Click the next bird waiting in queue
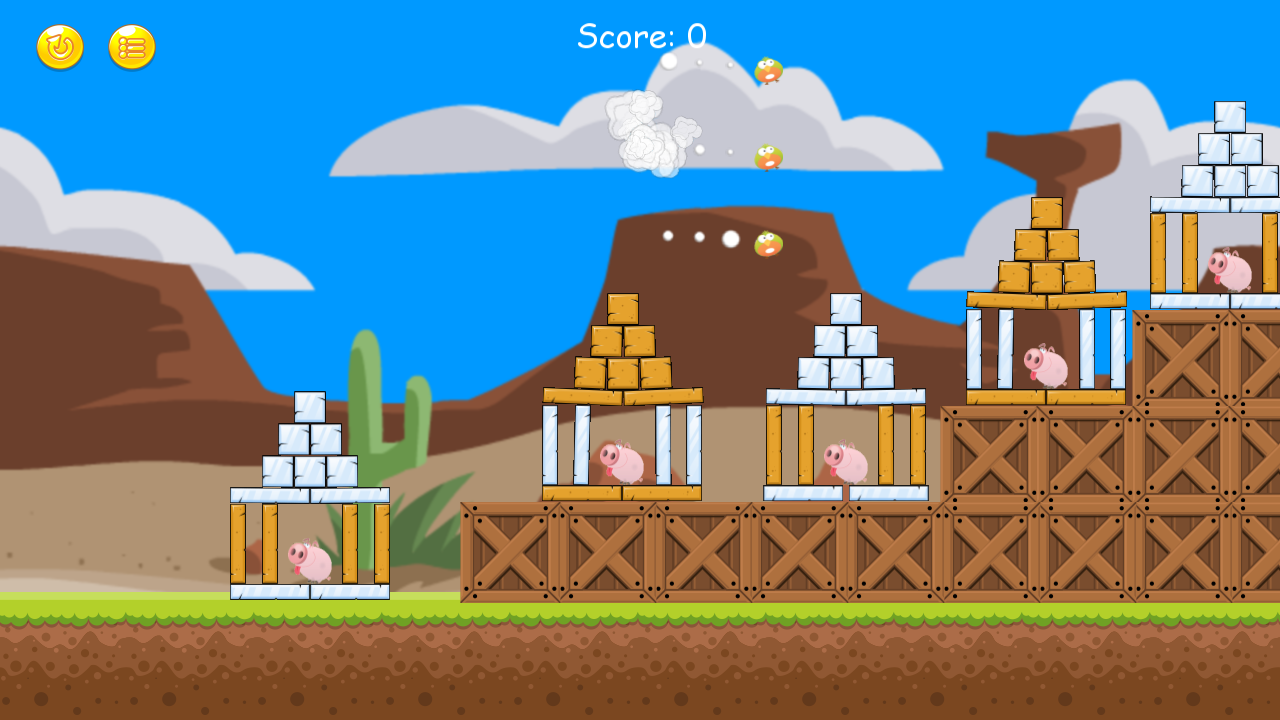 [766, 156]
